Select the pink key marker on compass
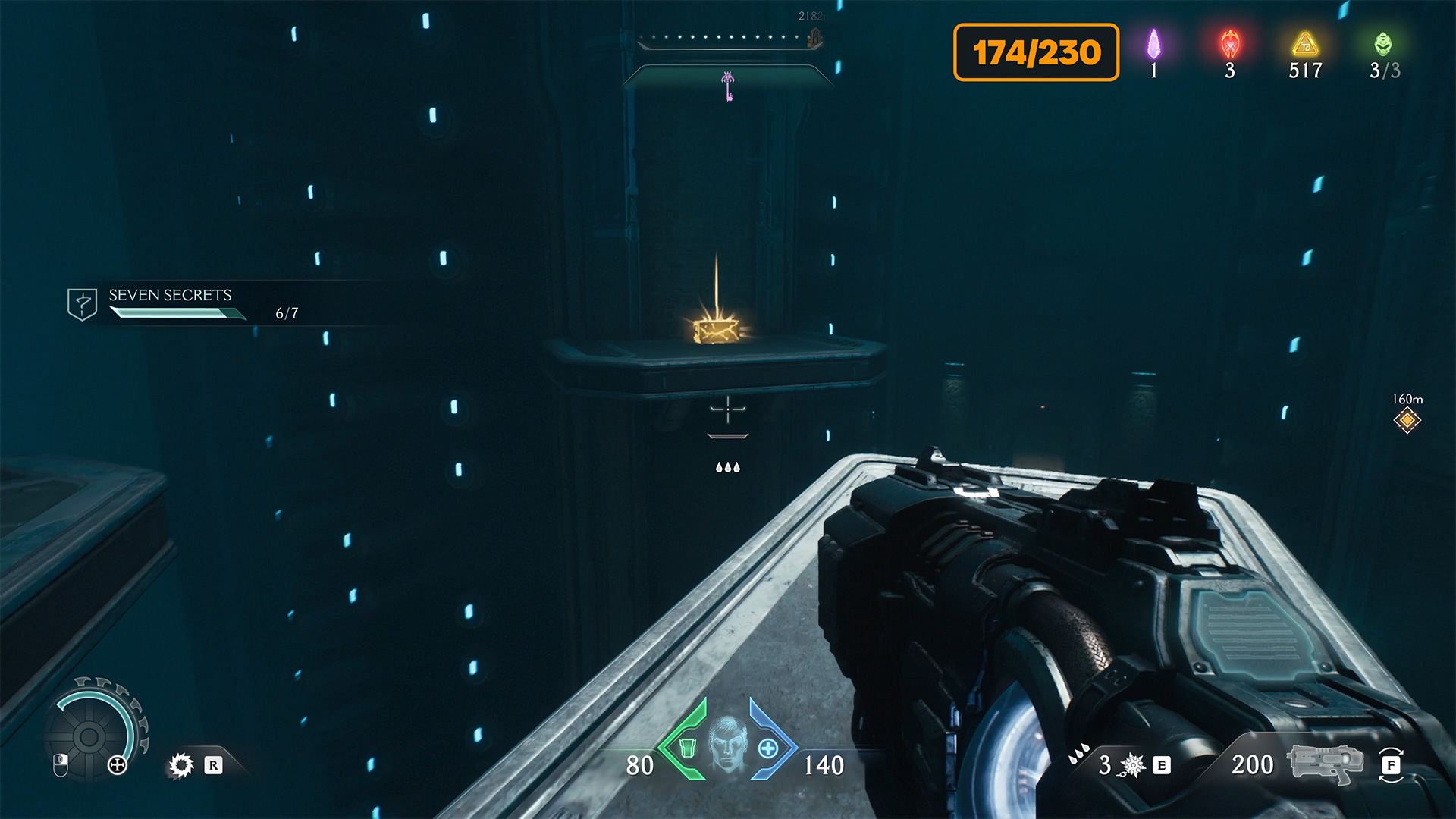 (728, 86)
